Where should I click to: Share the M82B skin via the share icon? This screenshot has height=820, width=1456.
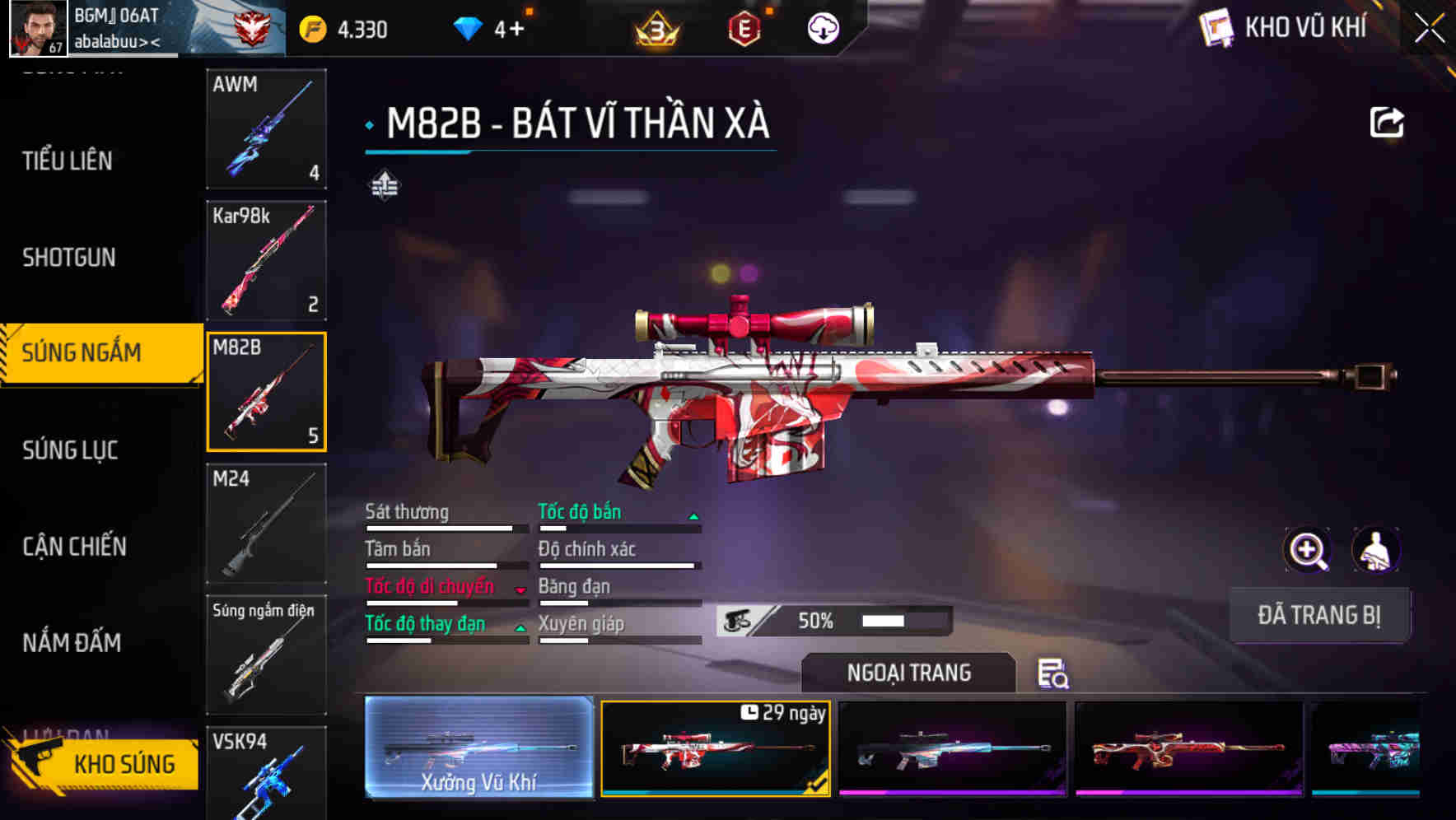pyautogui.click(x=1388, y=122)
